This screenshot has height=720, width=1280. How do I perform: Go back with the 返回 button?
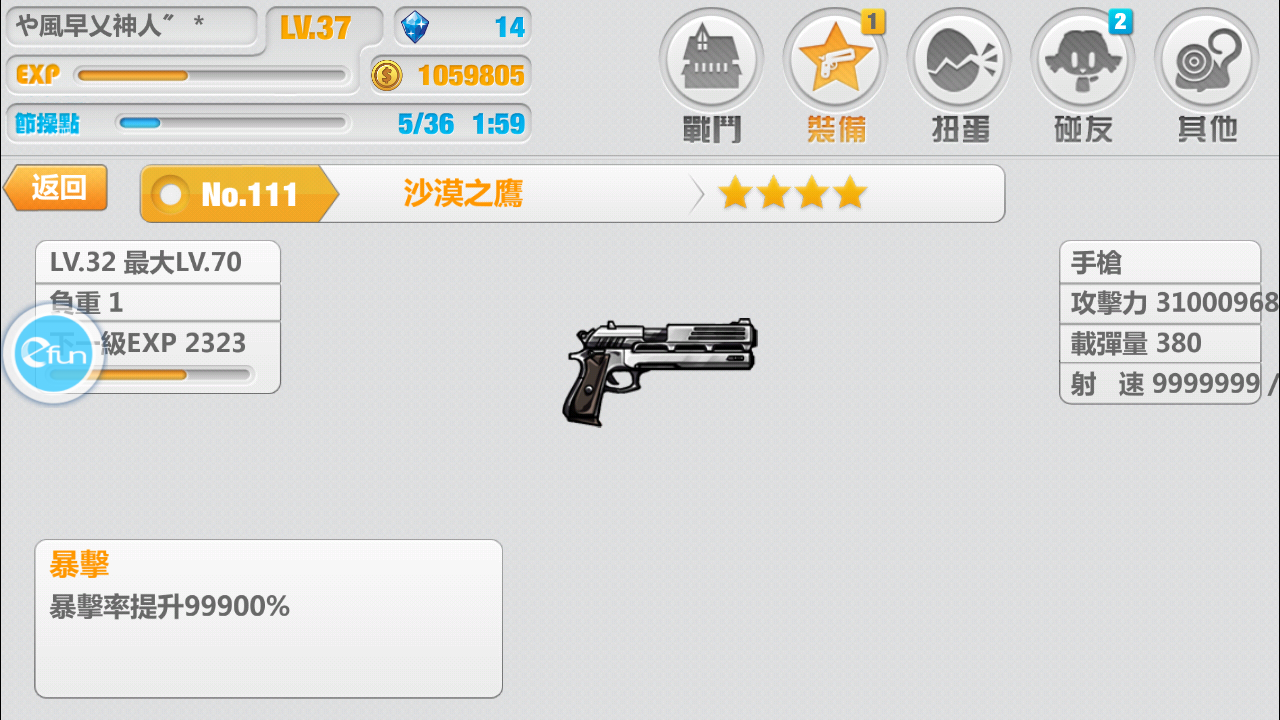pos(57,188)
